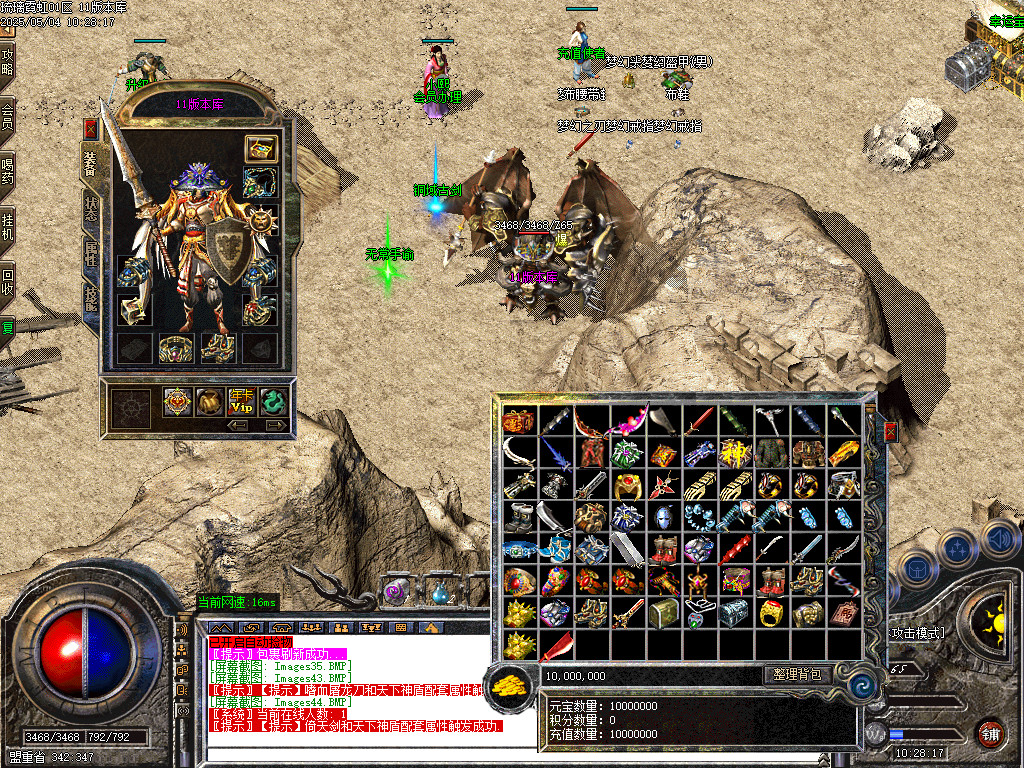Open the 回收 recycle side menu
Screen dimensions: 1024x768
pos(8,280)
